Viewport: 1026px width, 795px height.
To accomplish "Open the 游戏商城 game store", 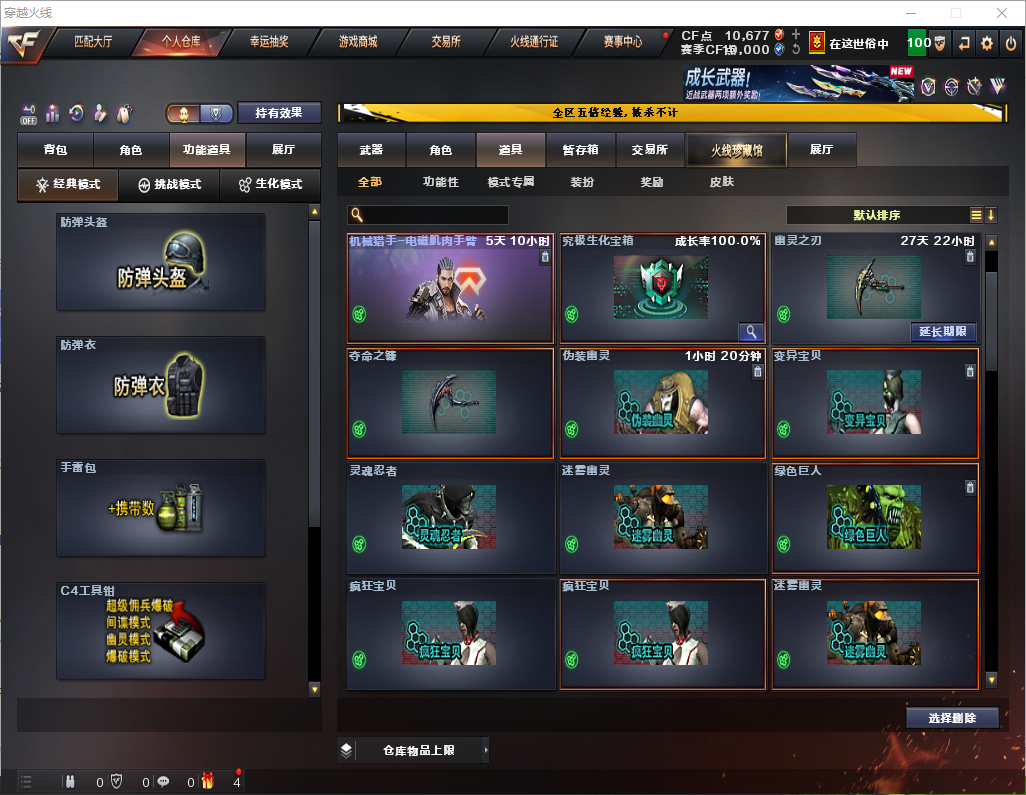I will click(x=358, y=42).
